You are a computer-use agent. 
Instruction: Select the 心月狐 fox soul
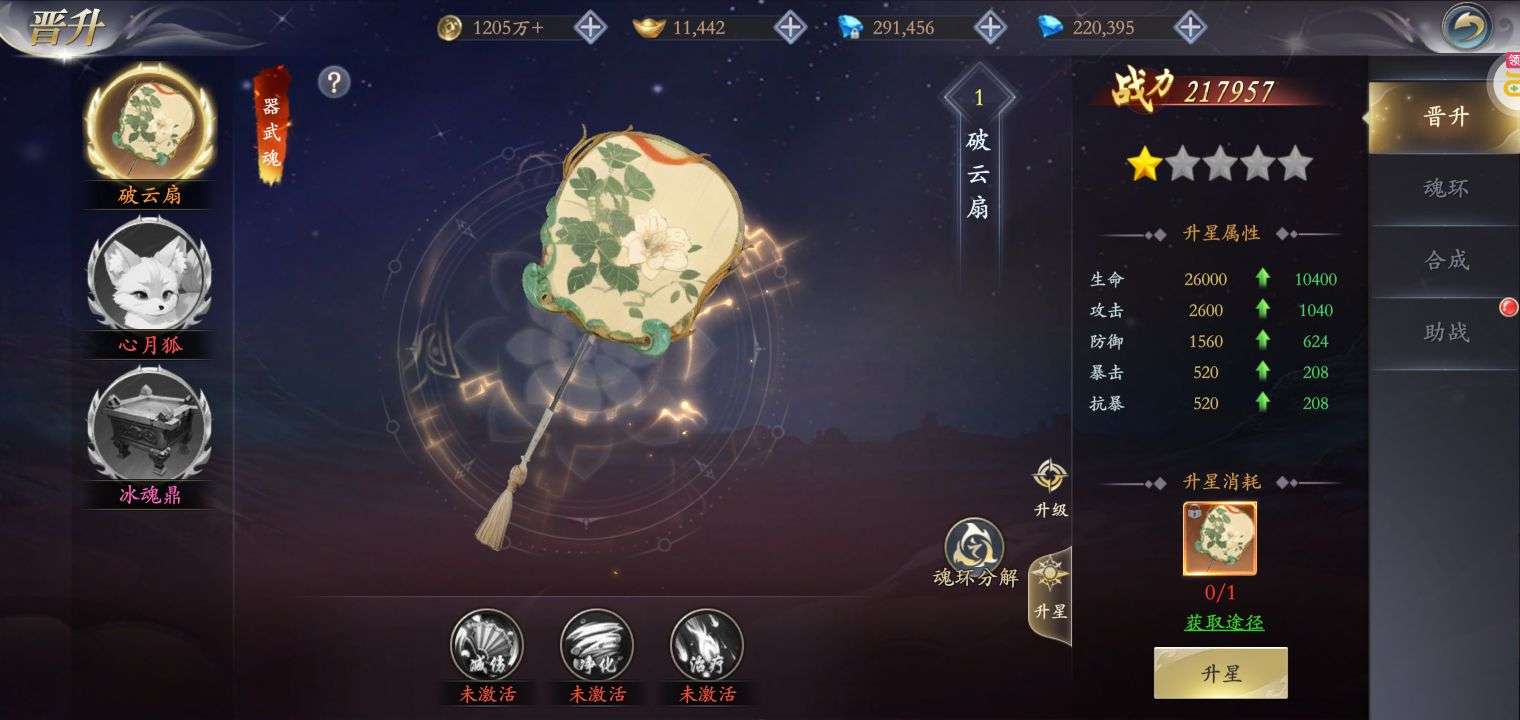[149, 275]
